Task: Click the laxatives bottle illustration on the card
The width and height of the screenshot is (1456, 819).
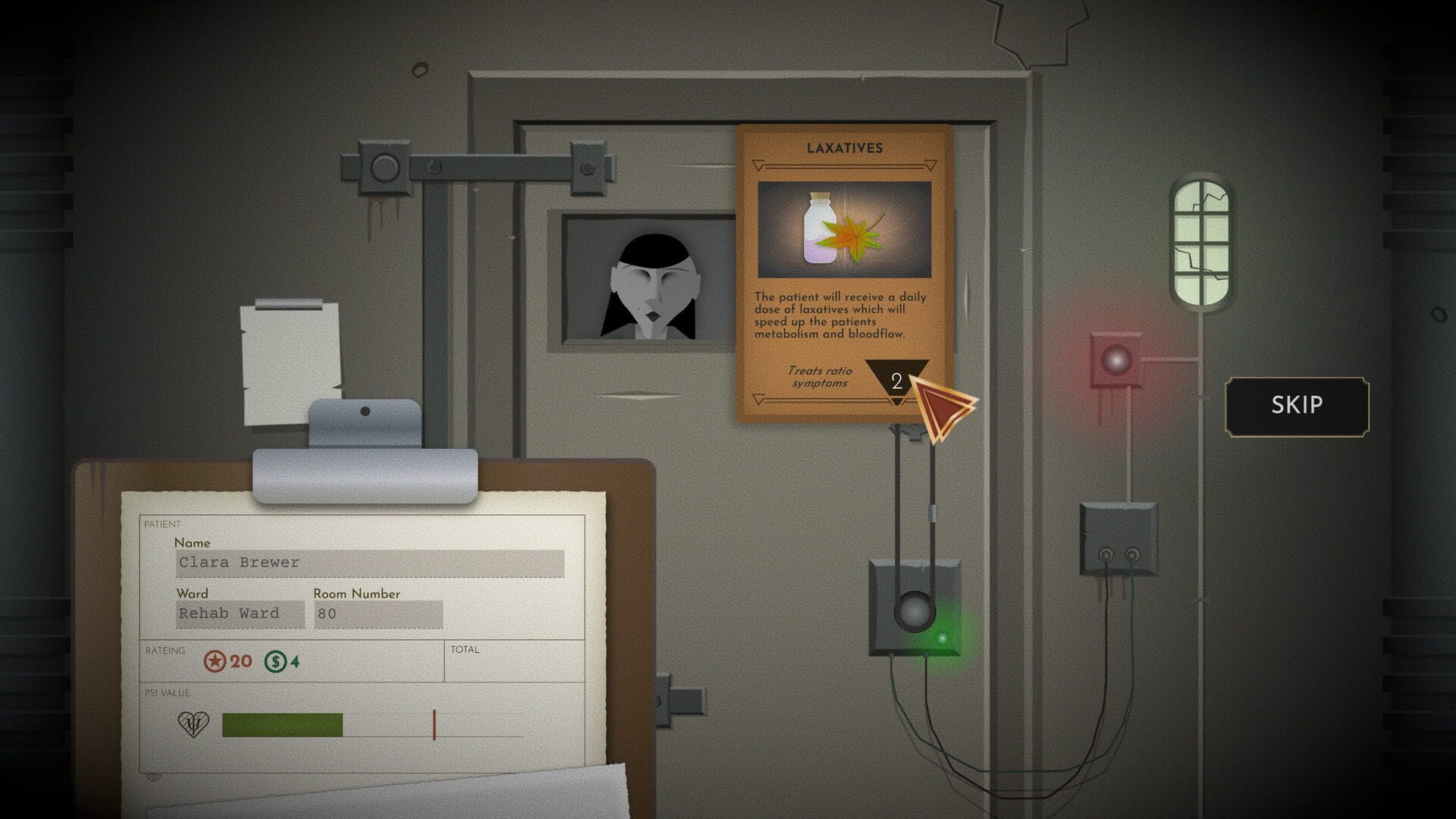Action: [819, 227]
